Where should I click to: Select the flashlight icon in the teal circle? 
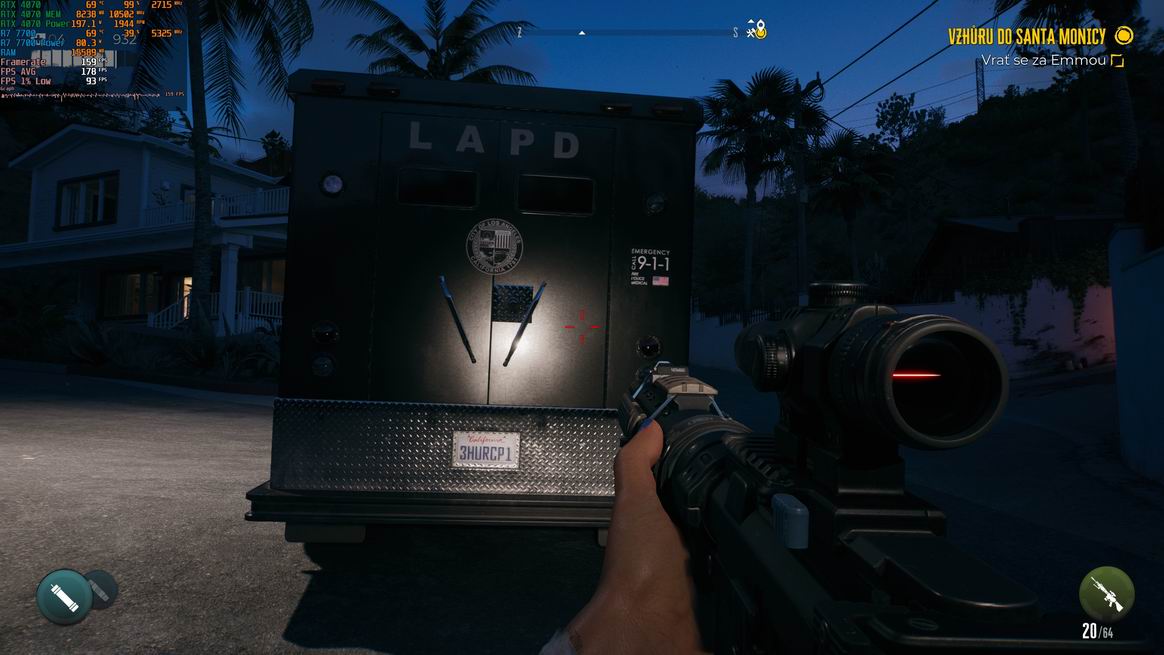[64, 596]
